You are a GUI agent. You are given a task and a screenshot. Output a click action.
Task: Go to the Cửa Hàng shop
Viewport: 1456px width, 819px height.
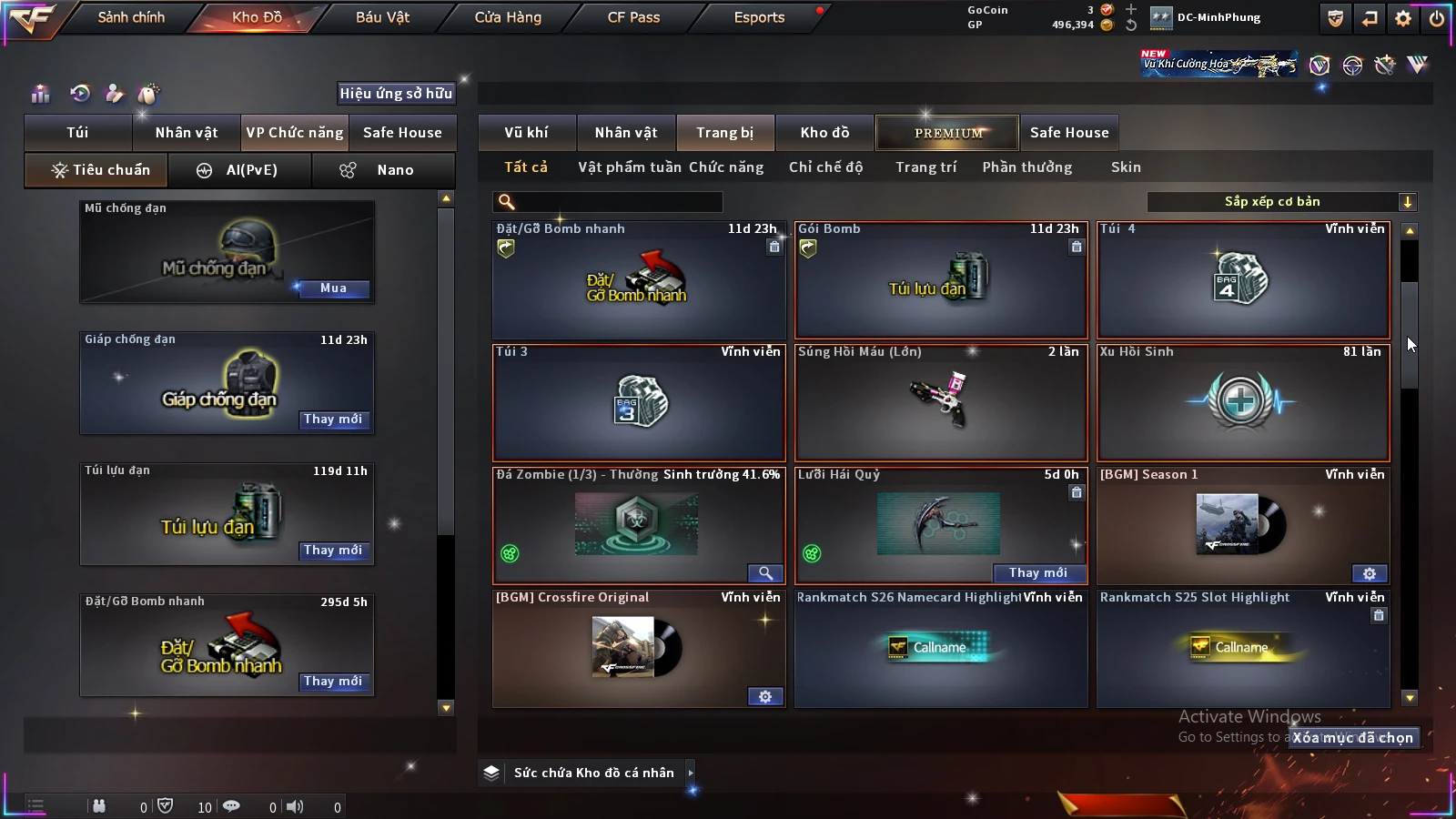coord(508,17)
